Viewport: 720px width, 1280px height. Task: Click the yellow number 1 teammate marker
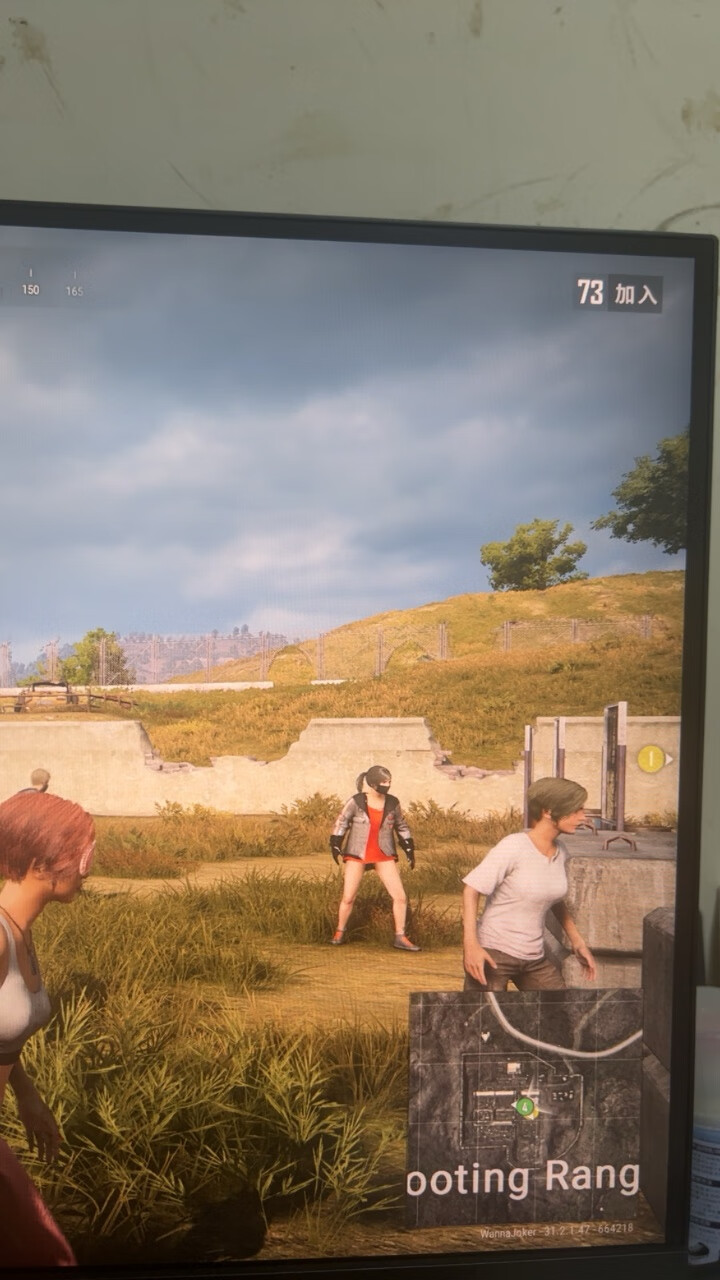point(651,759)
